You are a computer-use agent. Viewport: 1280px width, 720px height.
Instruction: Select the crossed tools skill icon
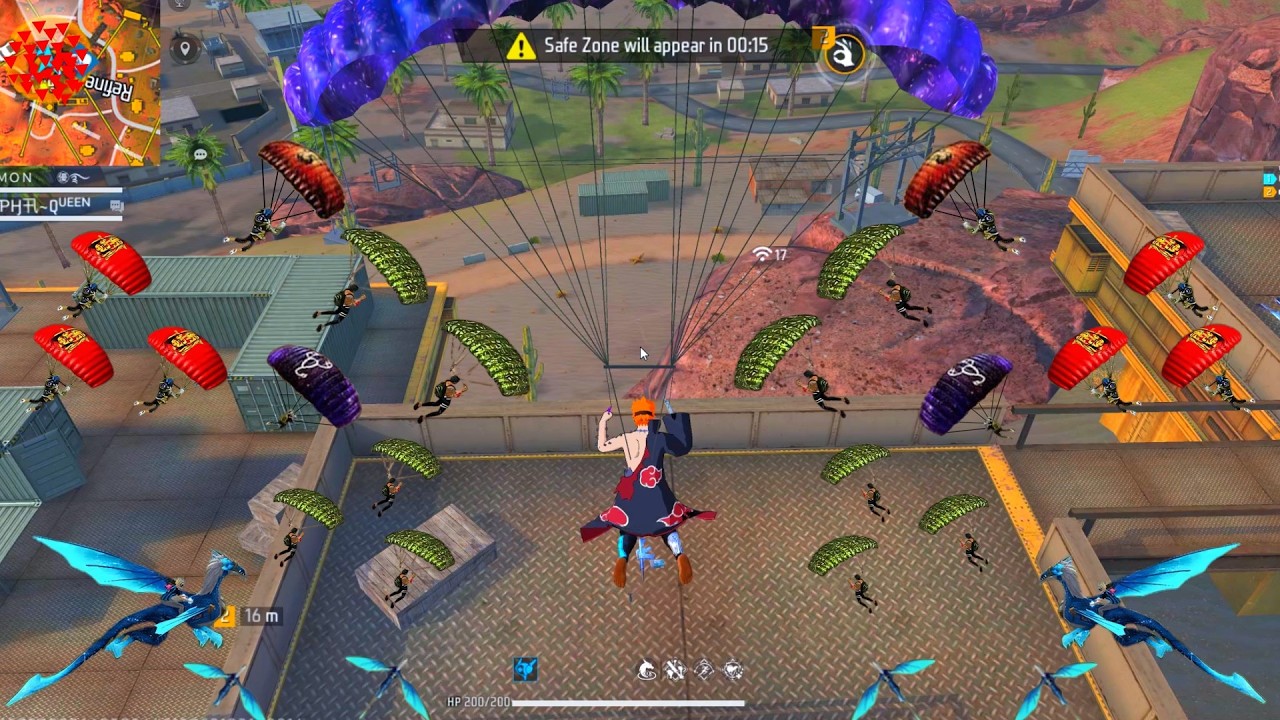[x=675, y=670]
